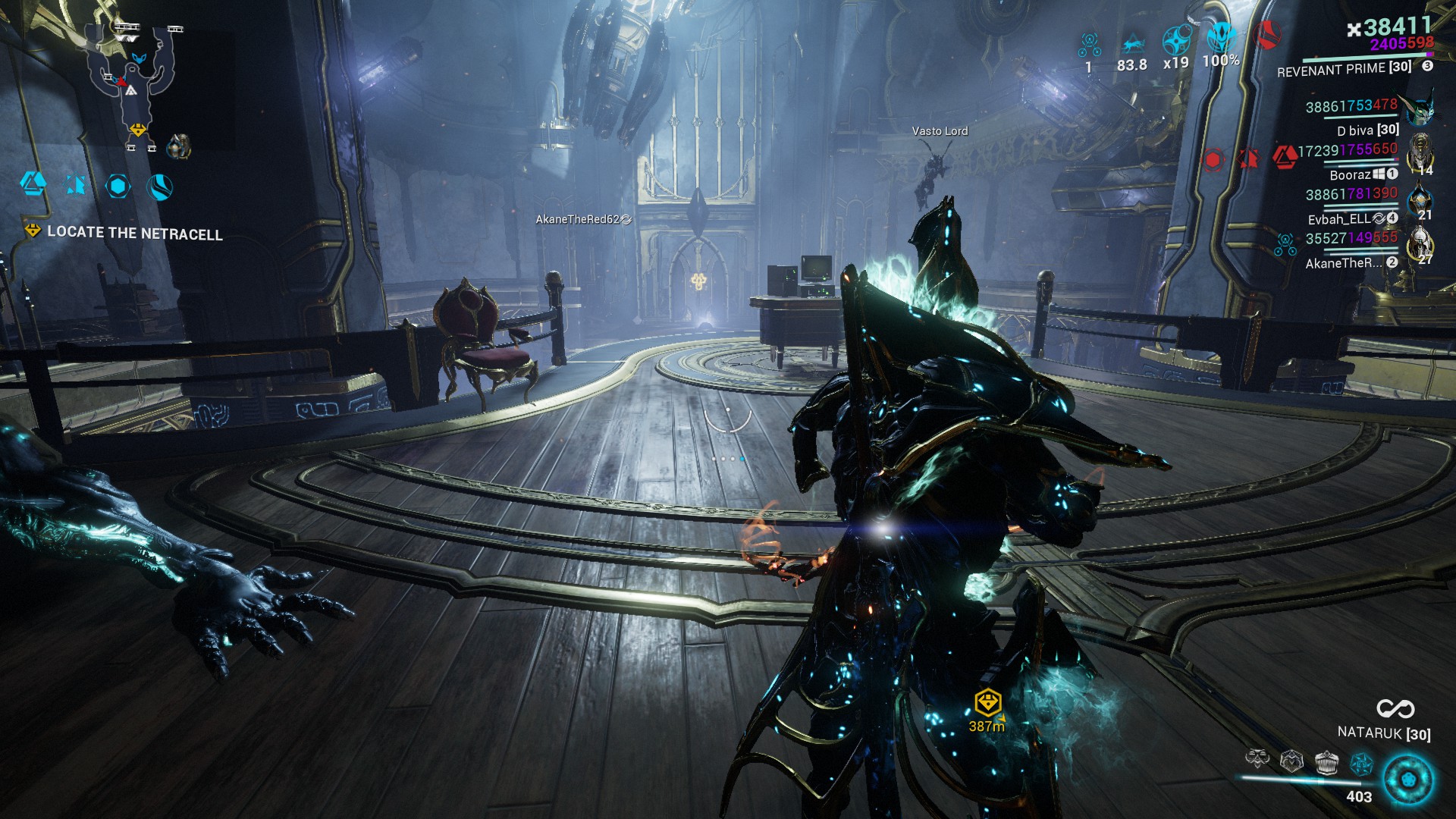1456x819 pixels.
Task: Click the squad member icon beside the minimap
Action: click(x=179, y=146)
